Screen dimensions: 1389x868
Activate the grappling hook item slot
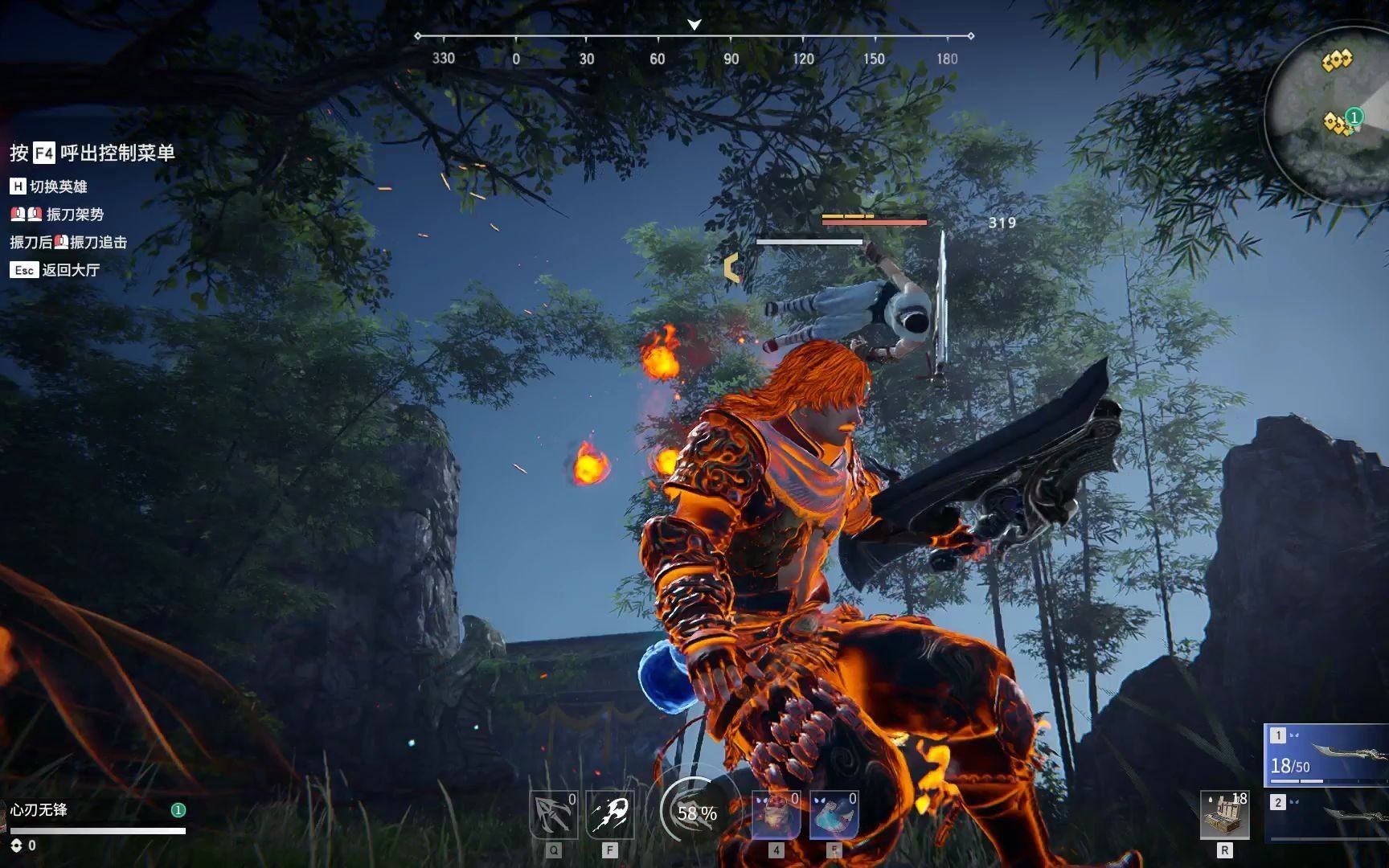(553, 815)
